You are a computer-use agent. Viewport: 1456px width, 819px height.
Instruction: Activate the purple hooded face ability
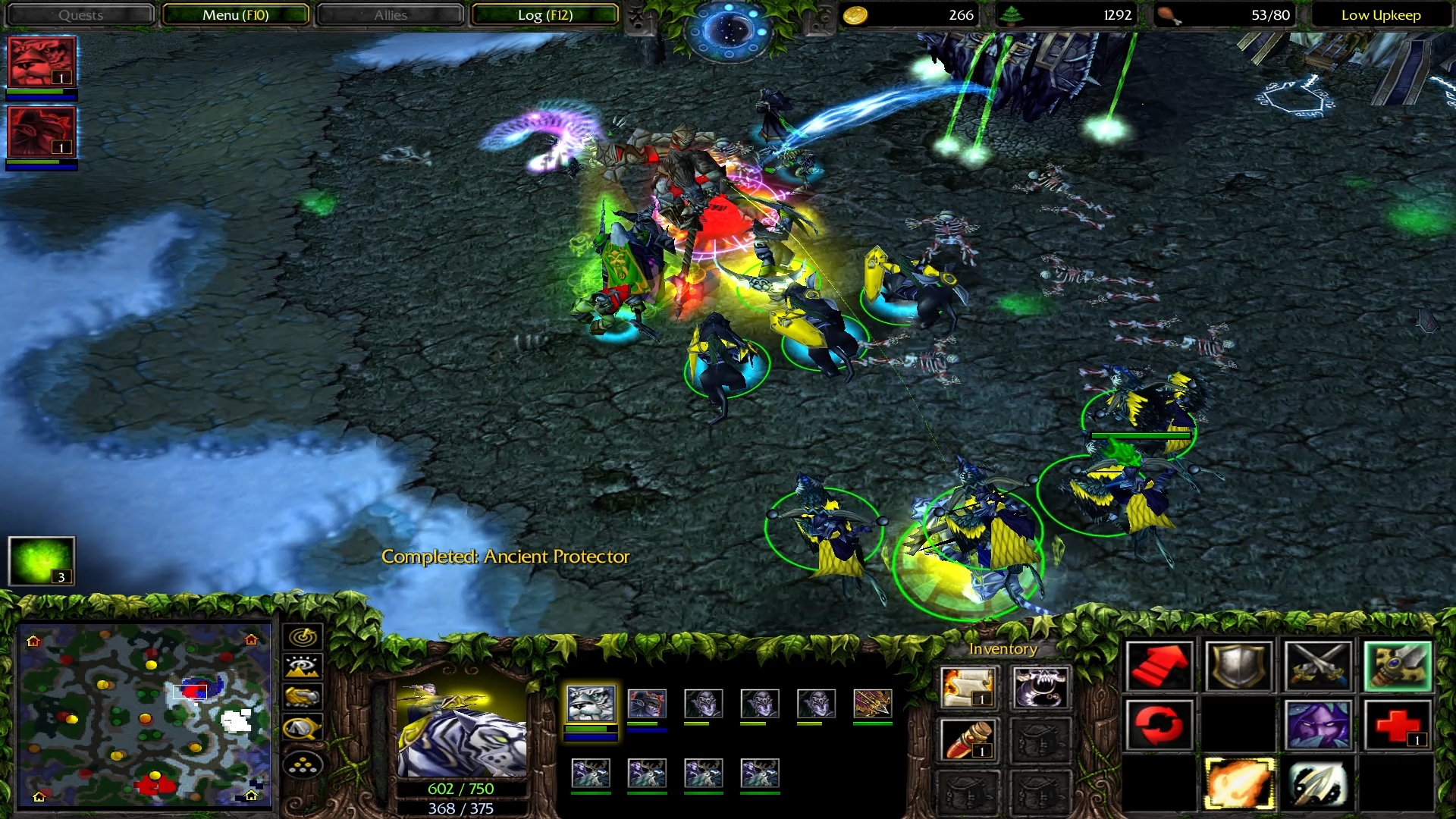[1317, 724]
